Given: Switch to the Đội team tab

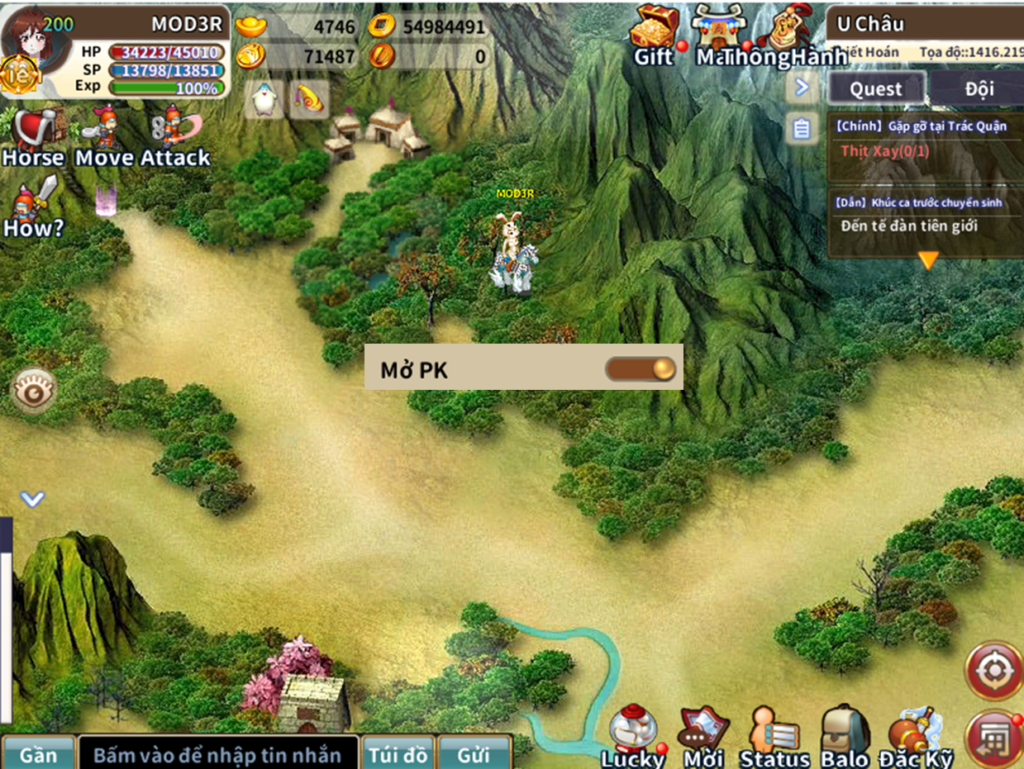Looking at the screenshot, I should (x=978, y=89).
